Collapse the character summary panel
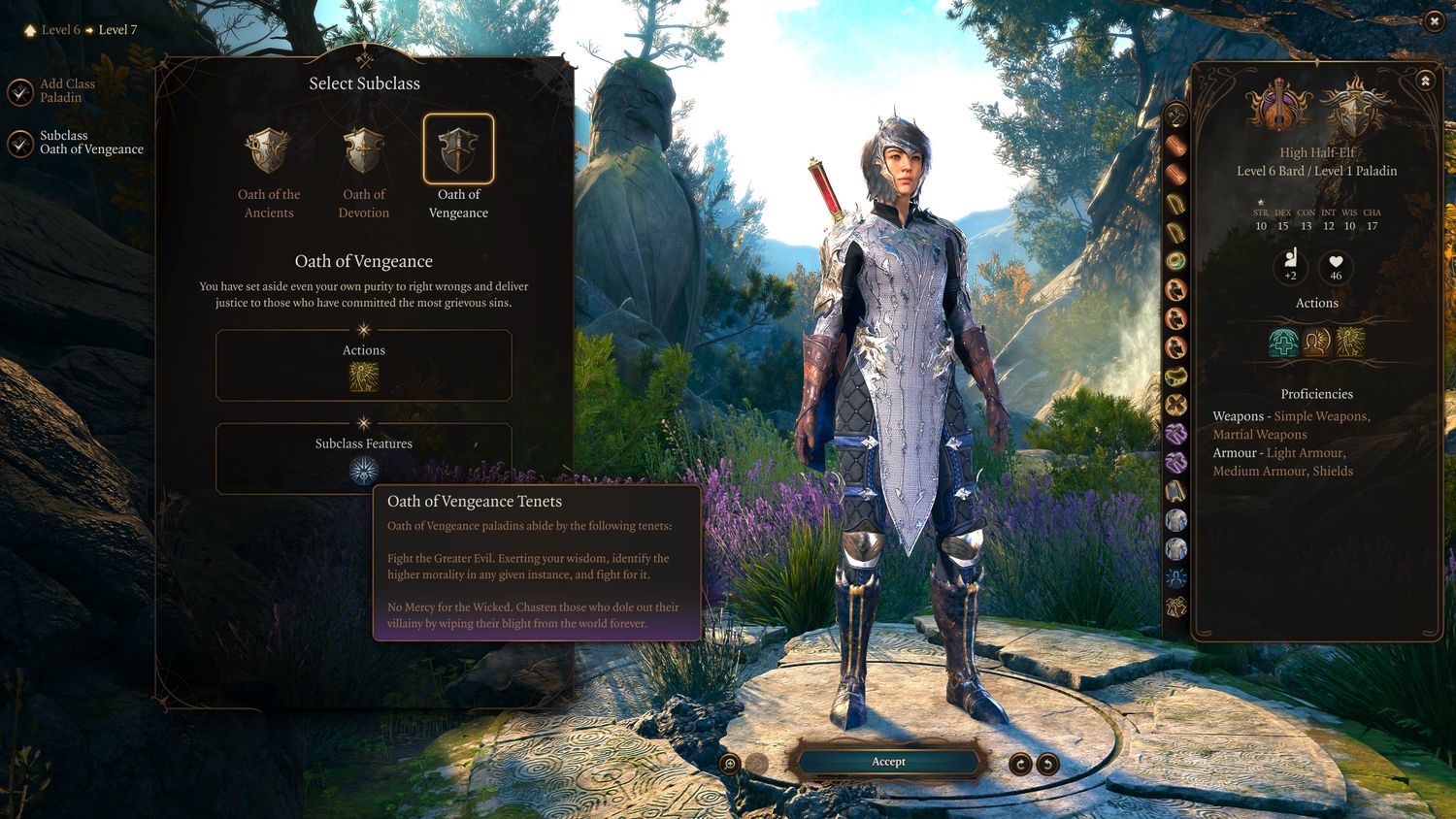The width and height of the screenshot is (1456, 819). (x=1425, y=81)
